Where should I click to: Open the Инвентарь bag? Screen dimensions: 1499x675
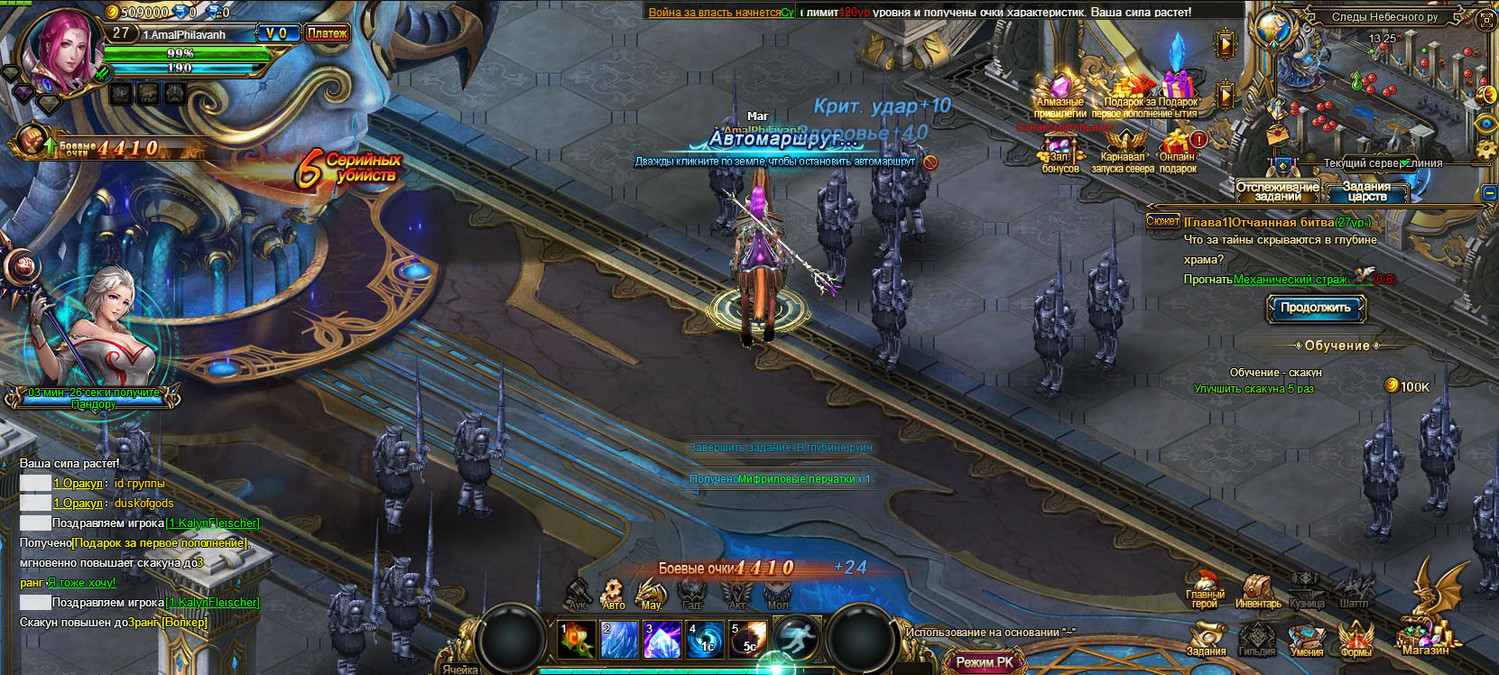coord(1257,591)
